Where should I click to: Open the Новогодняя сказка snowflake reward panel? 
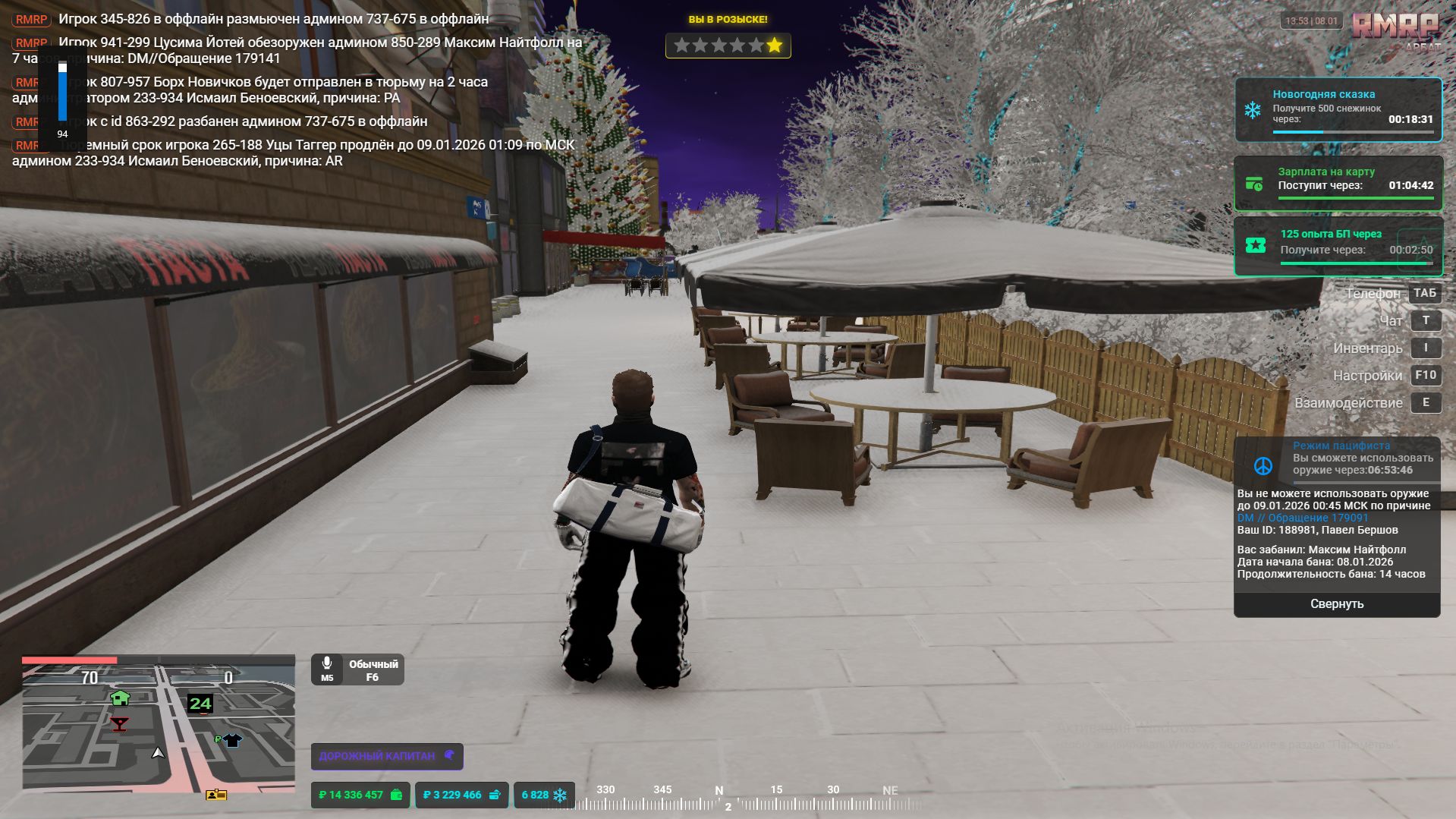1338,109
